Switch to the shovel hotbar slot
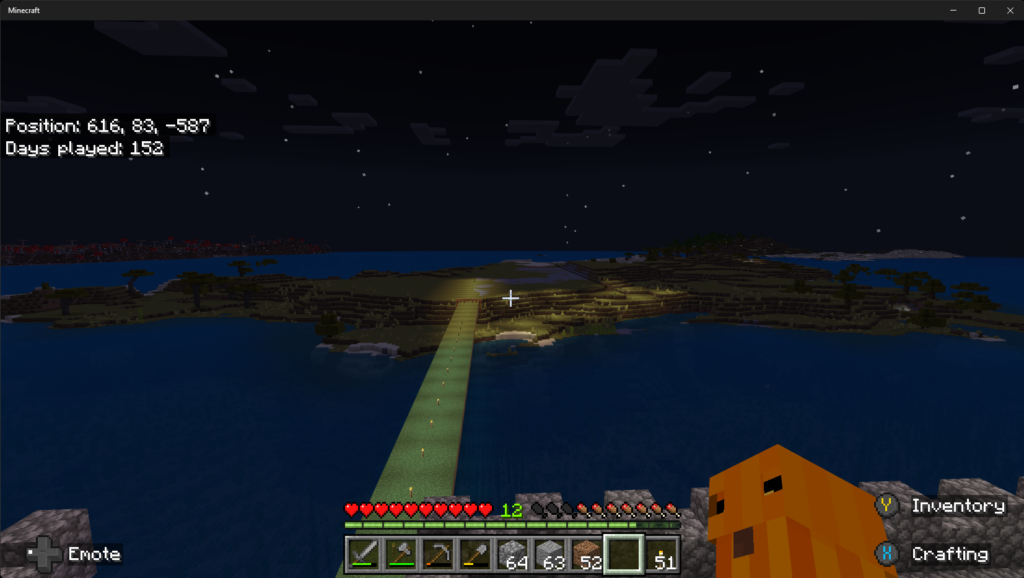Image resolution: width=1024 pixels, height=578 pixels. (475, 554)
